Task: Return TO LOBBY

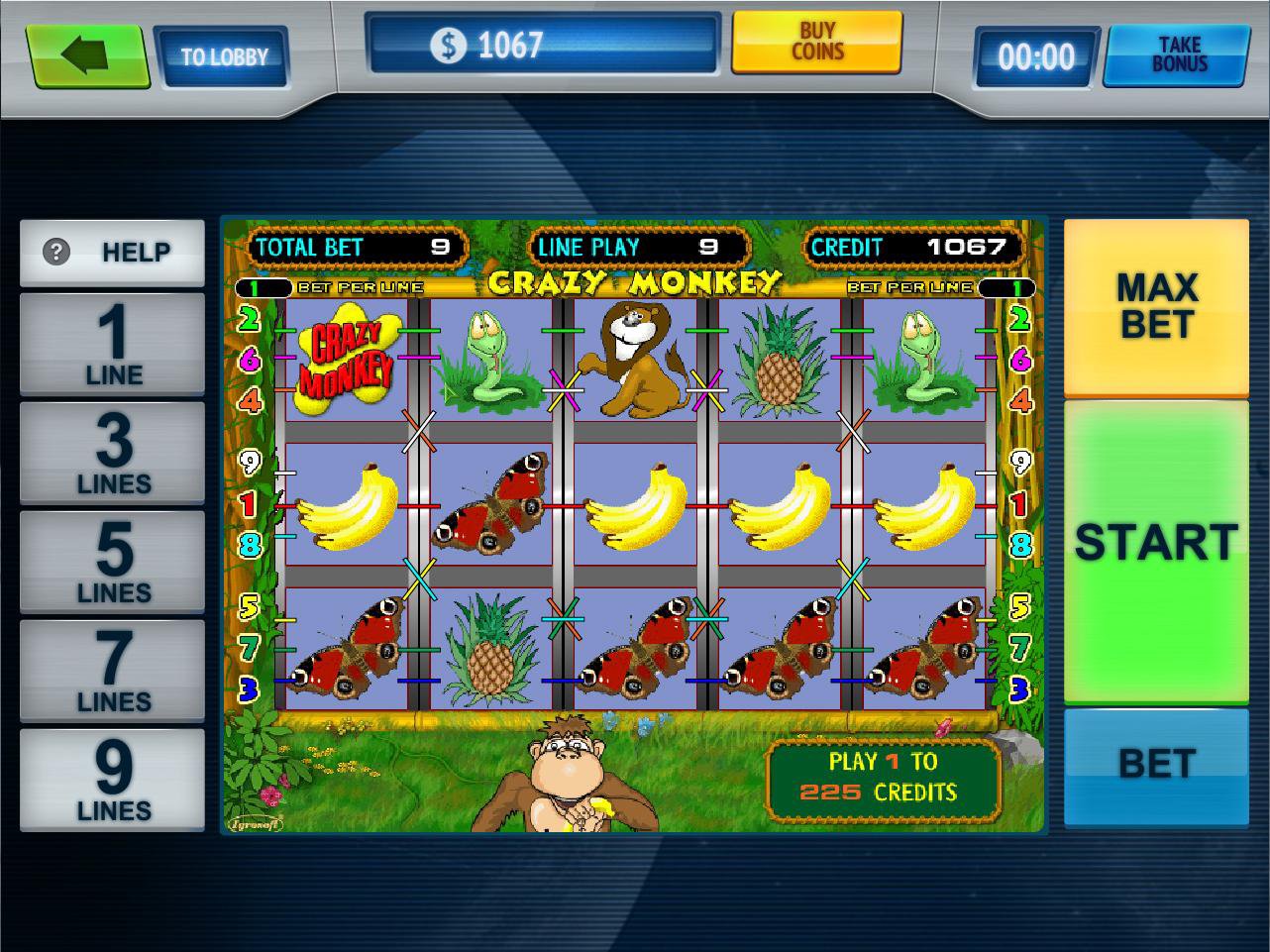Action: click(x=224, y=58)
